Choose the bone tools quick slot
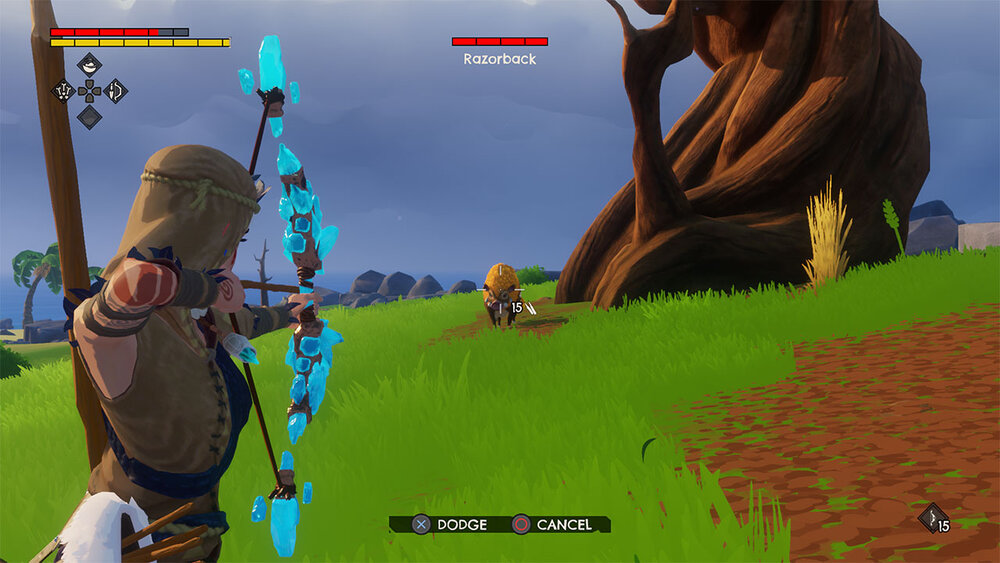The width and height of the screenshot is (1000, 563). tap(63, 91)
